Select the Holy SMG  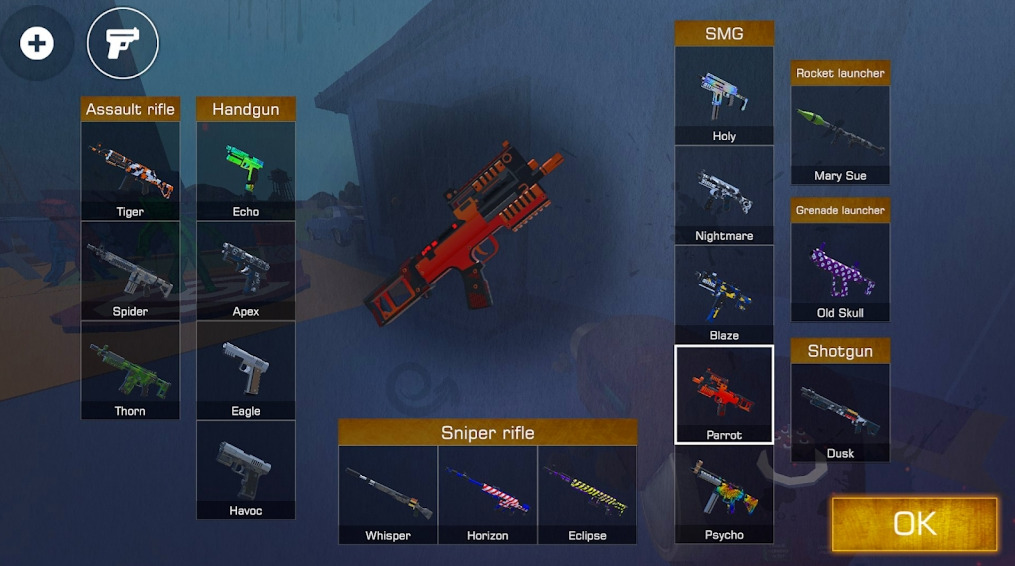pos(724,95)
